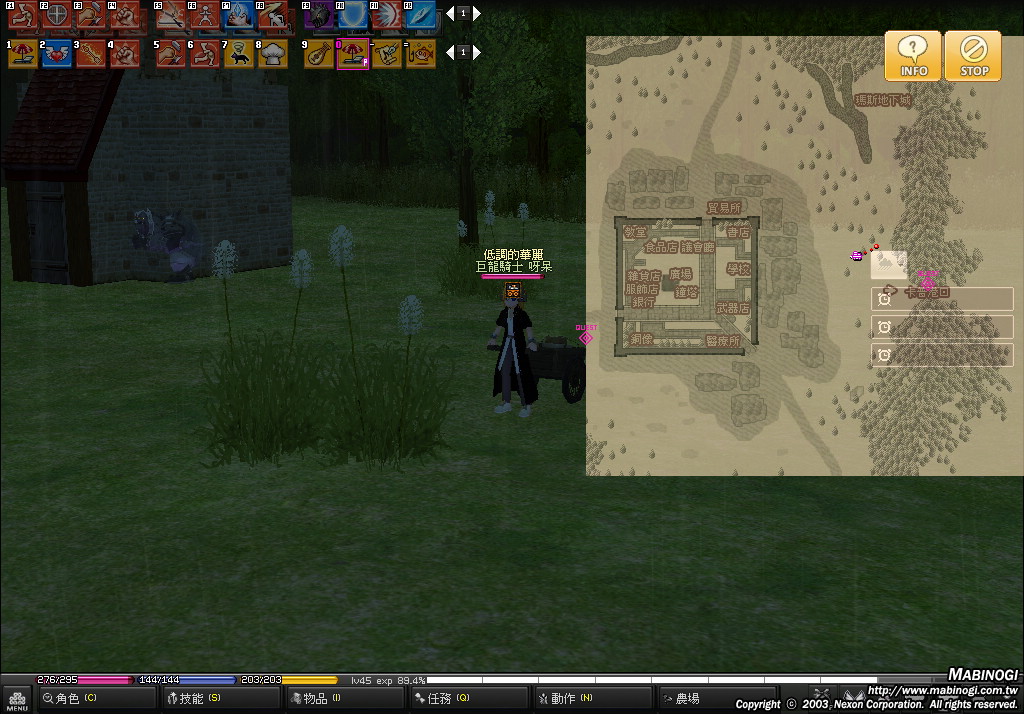Use the chef hat cooking skill
The image size is (1024, 714).
(x=273, y=54)
